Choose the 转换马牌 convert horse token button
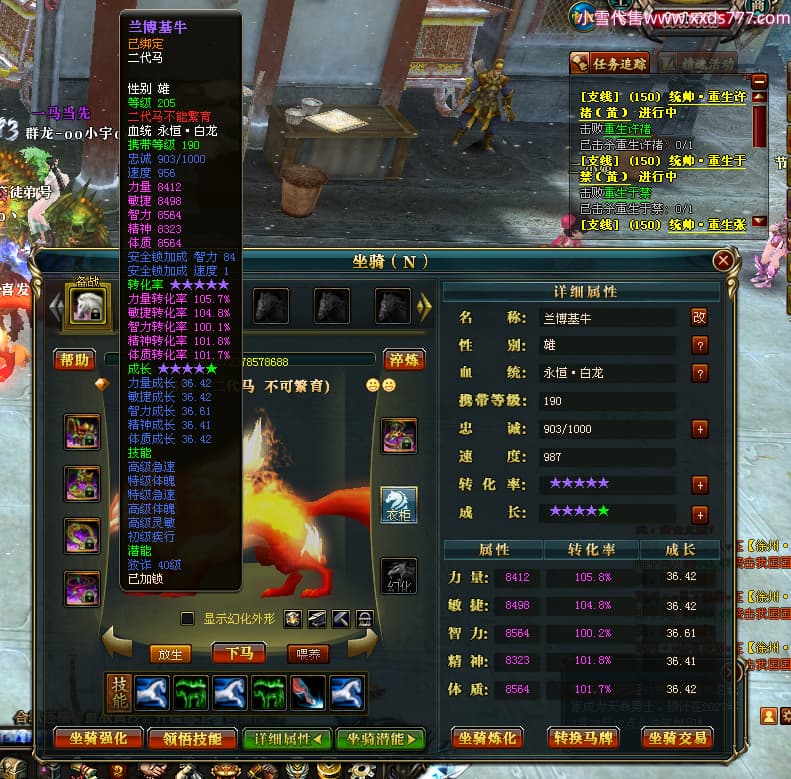Viewport: 791px width, 779px height. 582,739
